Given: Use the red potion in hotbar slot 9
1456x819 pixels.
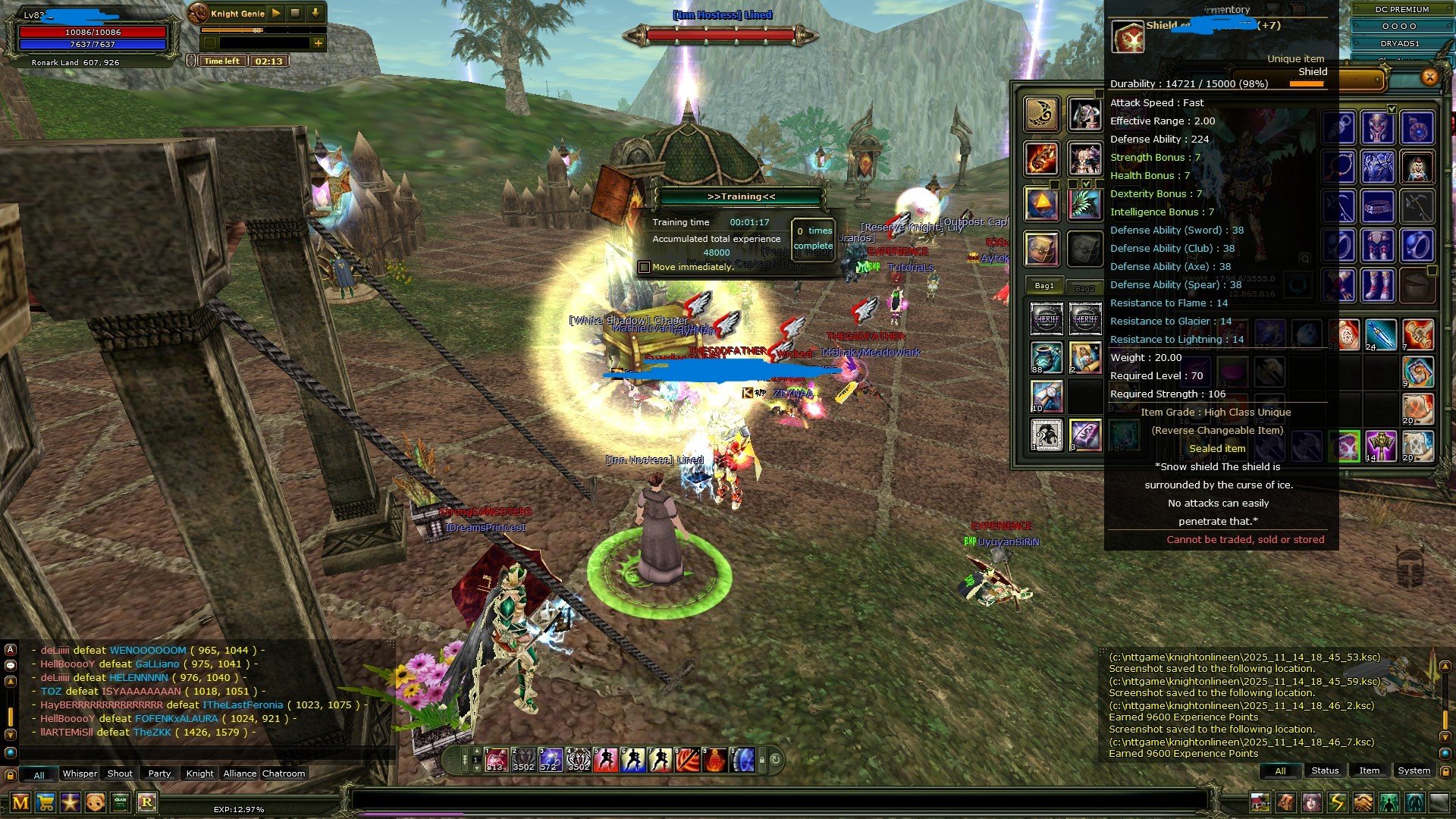Looking at the screenshot, I should click(714, 759).
